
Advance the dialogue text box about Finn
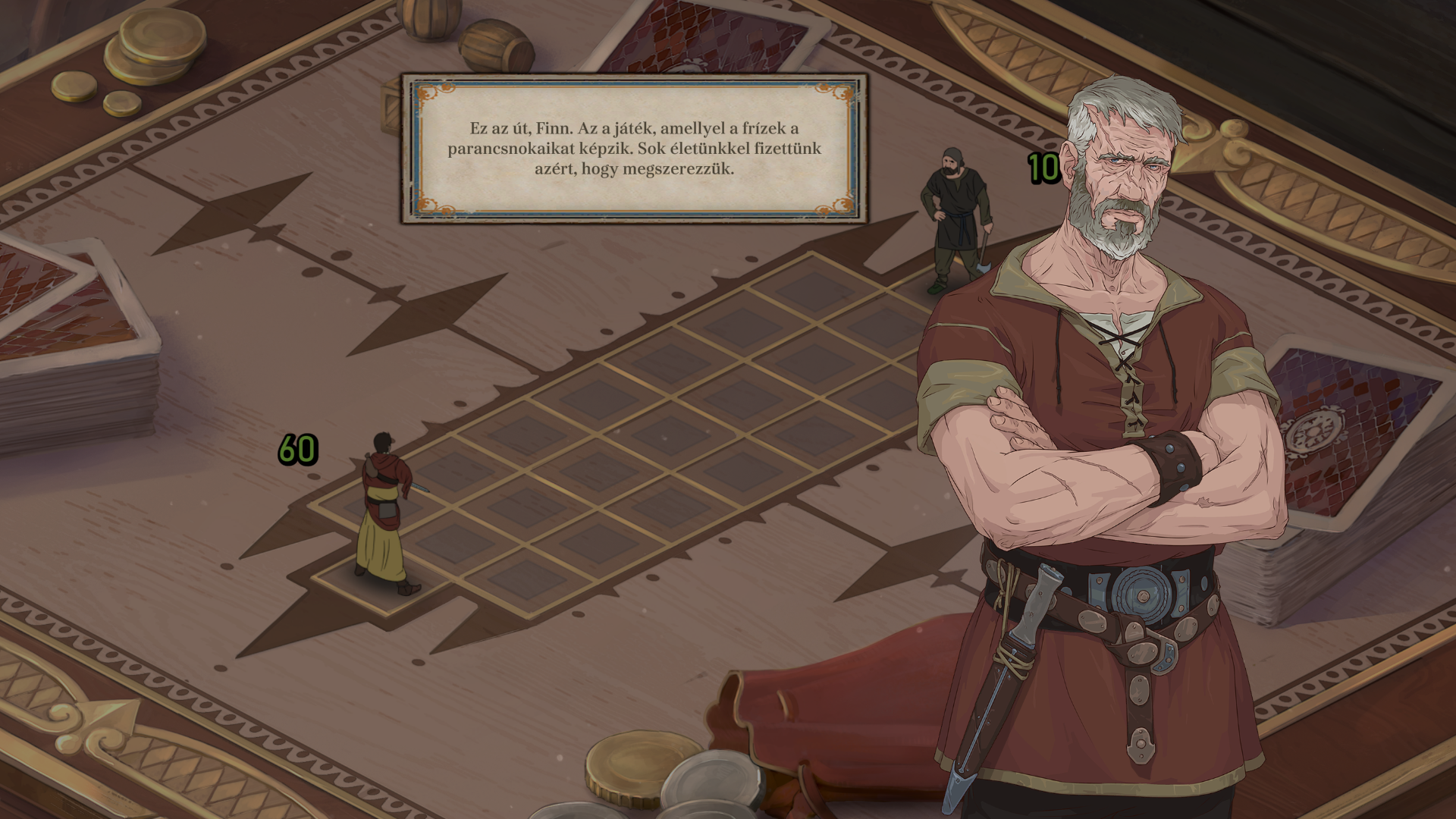coord(634,149)
